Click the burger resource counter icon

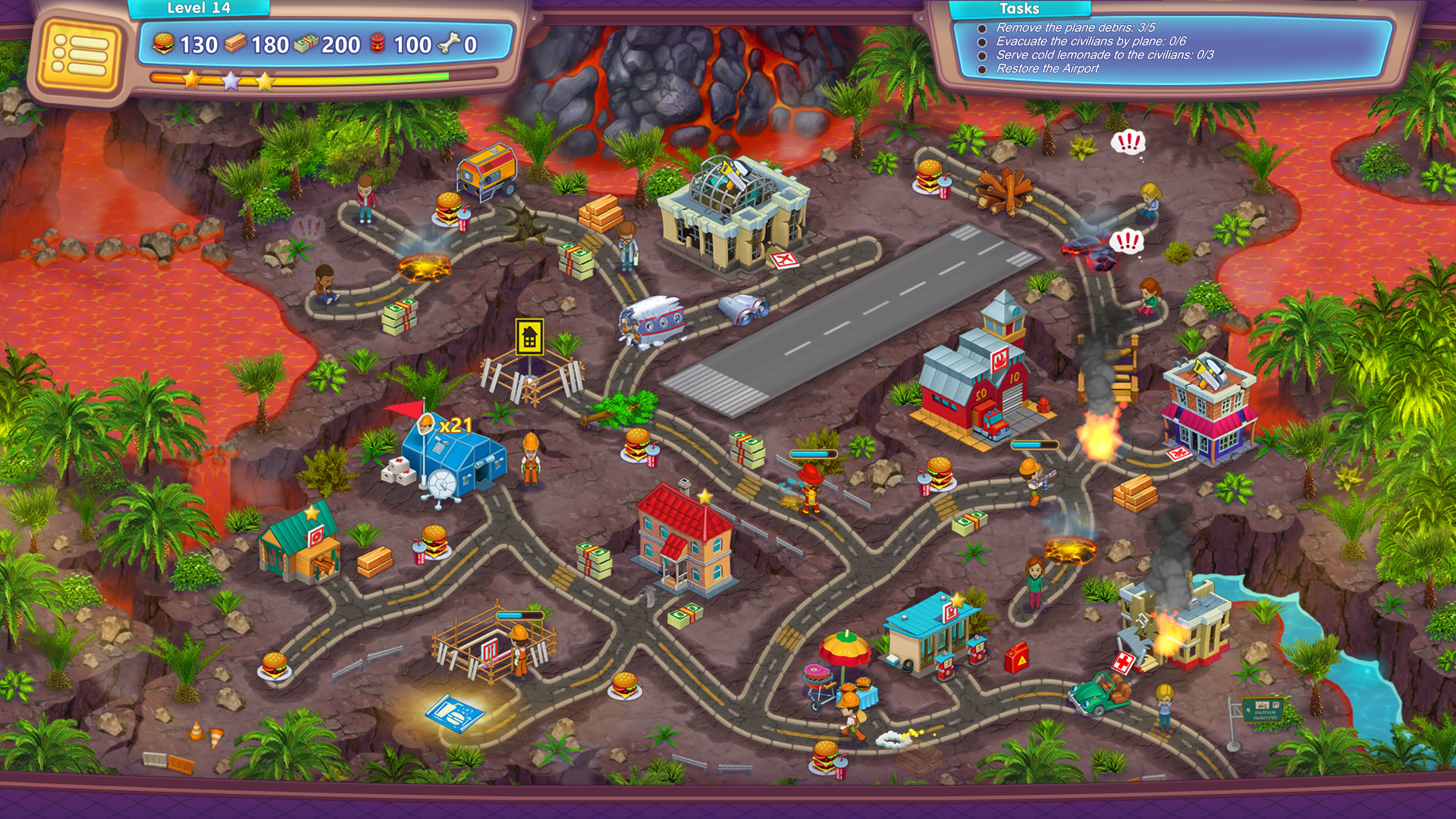pyautogui.click(x=164, y=44)
